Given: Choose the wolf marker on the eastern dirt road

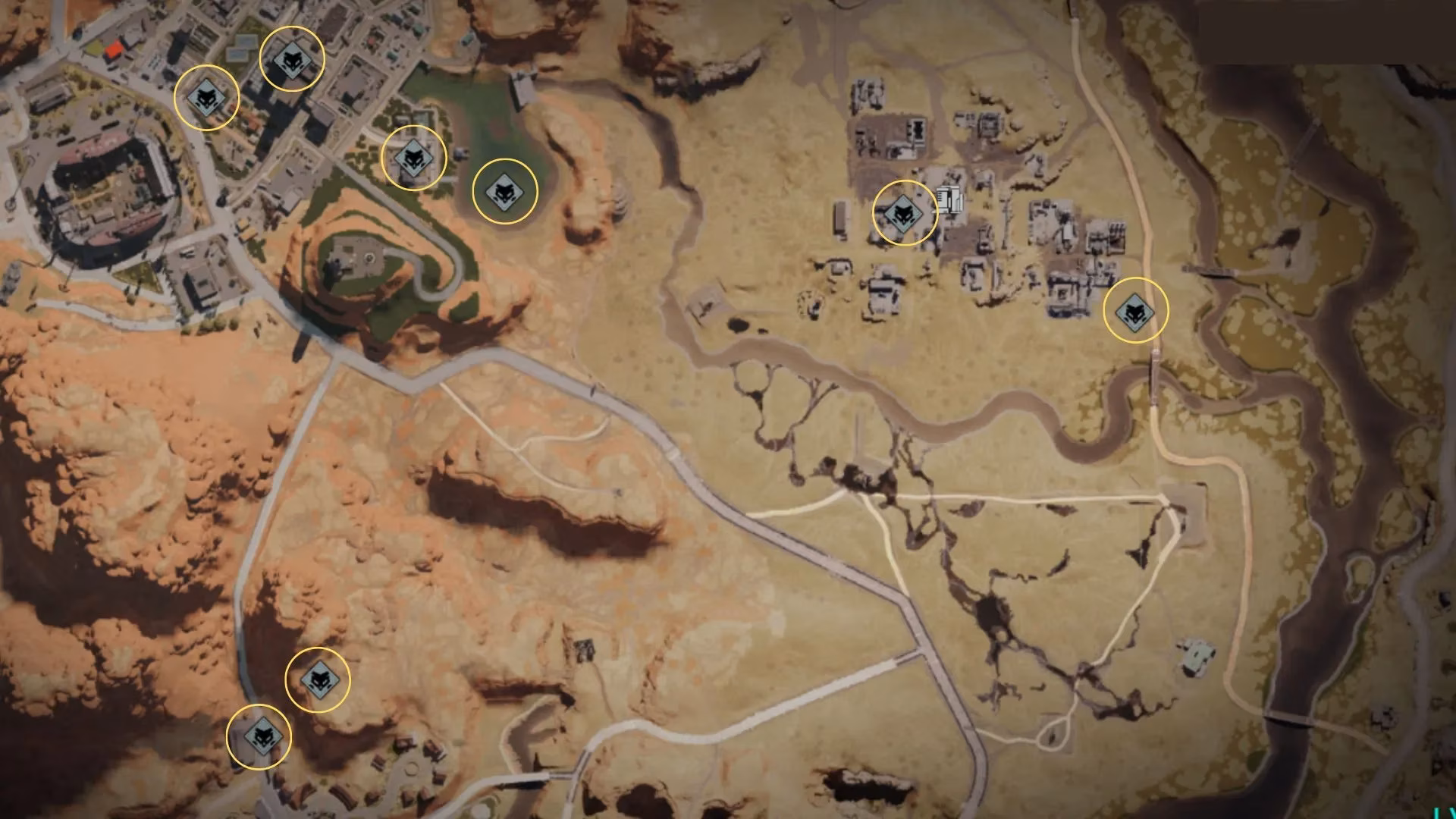Looking at the screenshot, I should (x=1134, y=310).
